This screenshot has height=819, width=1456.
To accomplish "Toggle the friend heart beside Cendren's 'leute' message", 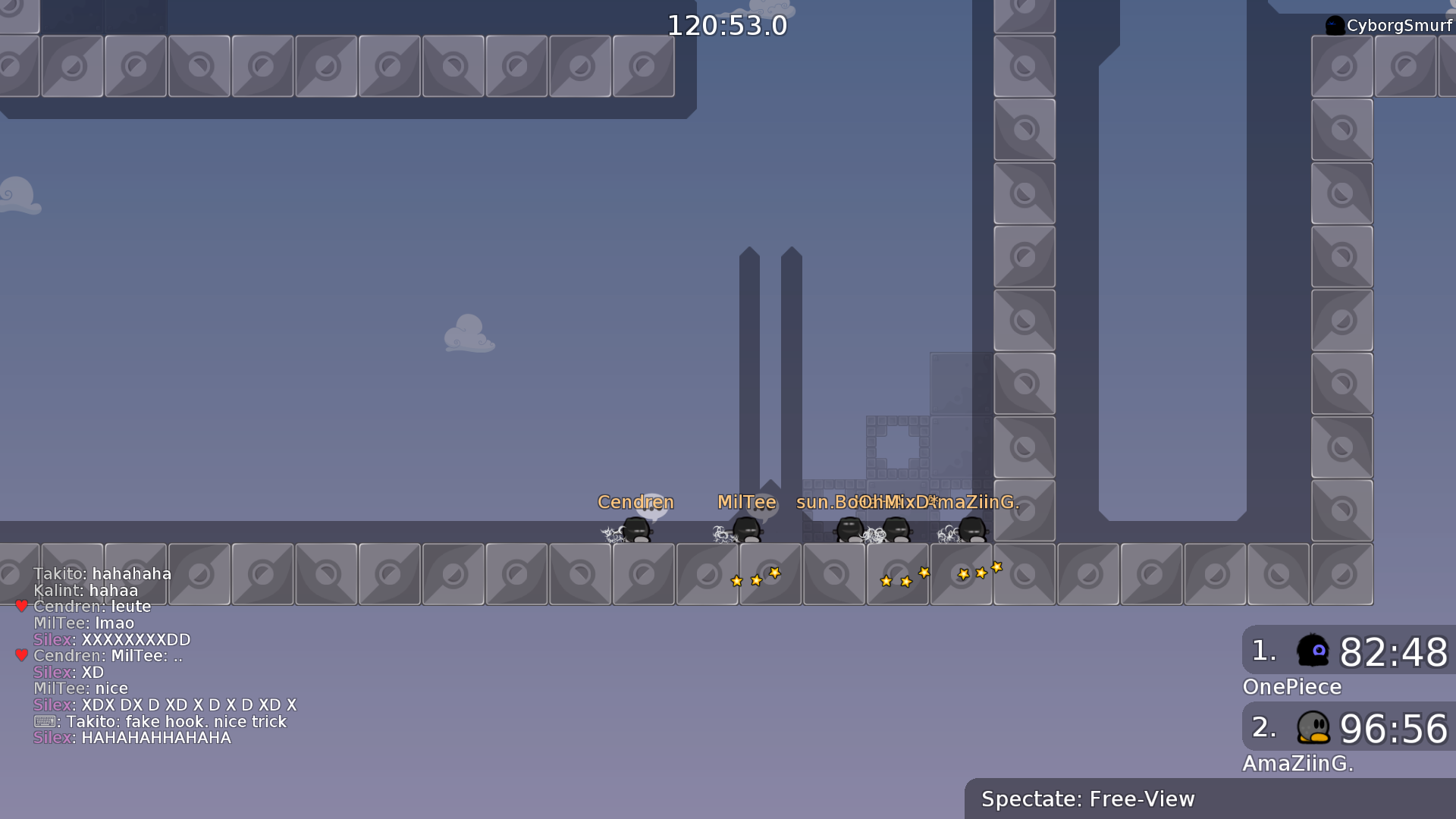I will pyautogui.click(x=20, y=606).
